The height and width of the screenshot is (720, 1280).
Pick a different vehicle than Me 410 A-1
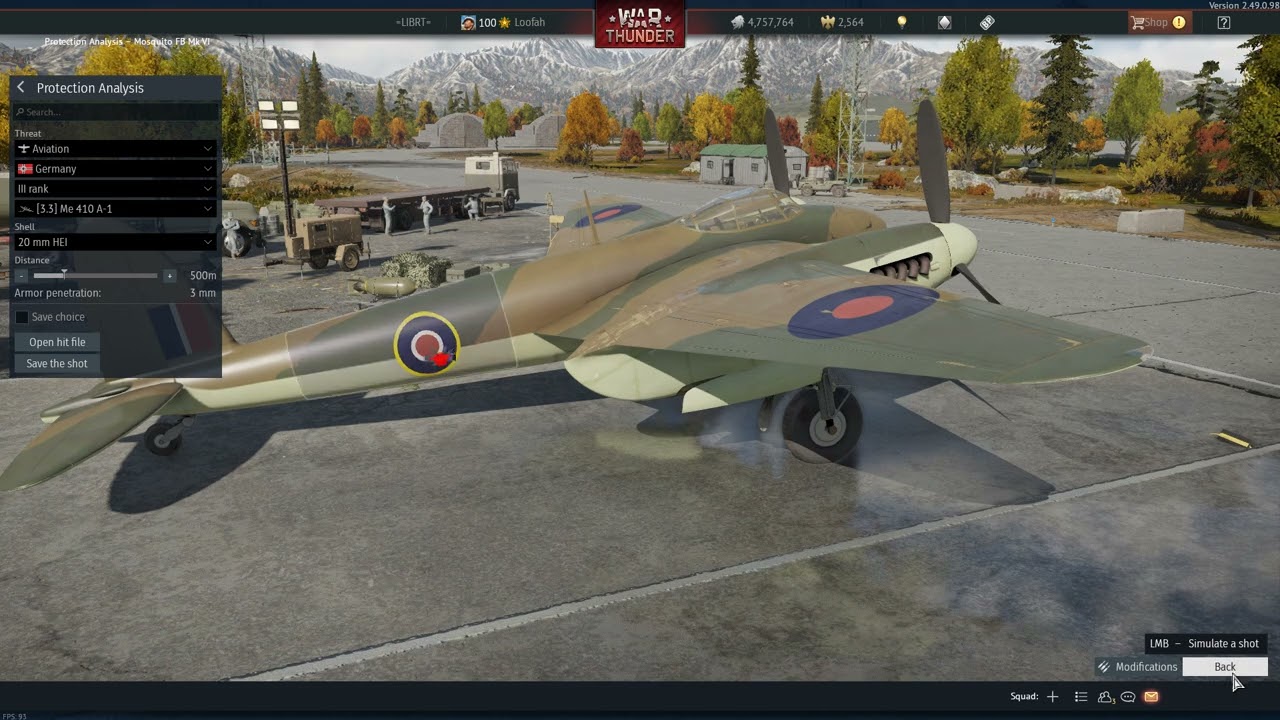coord(115,209)
